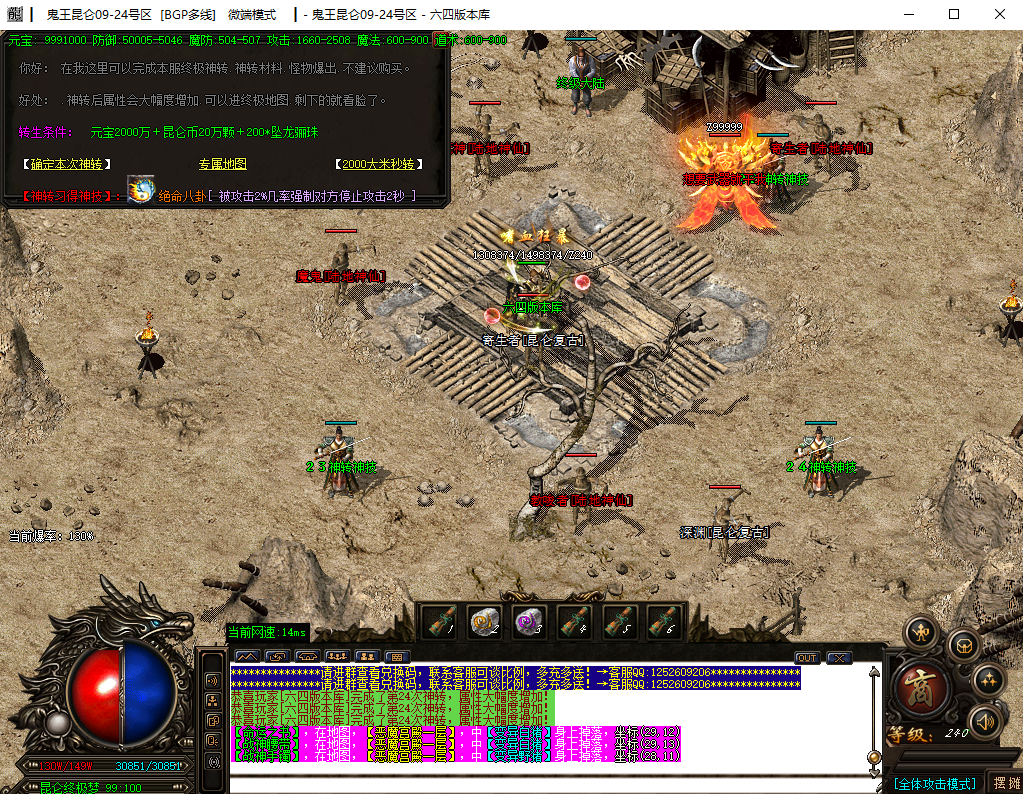This screenshot has height=794, width=1023.
Task: Open the exclusive map link (专属地图)
Action: pos(222,164)
